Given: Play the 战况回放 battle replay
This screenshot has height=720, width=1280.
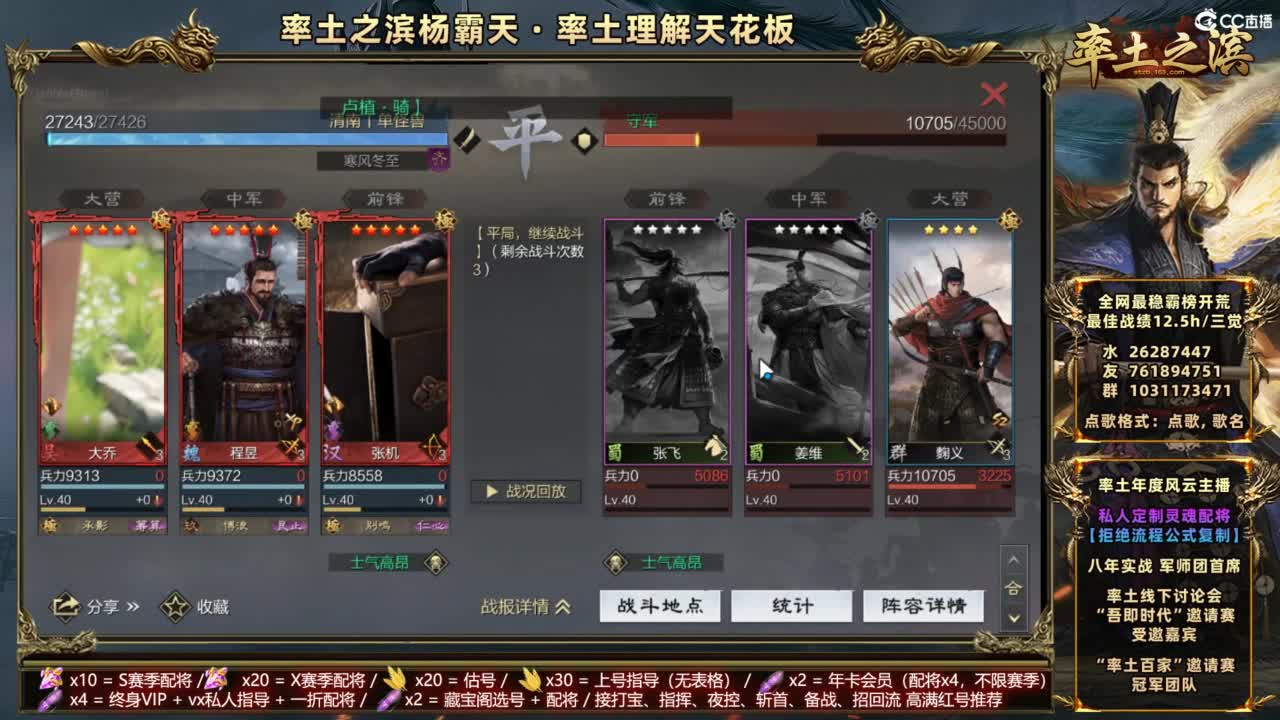Looking at the screenshot, I should tap(526, 492).
